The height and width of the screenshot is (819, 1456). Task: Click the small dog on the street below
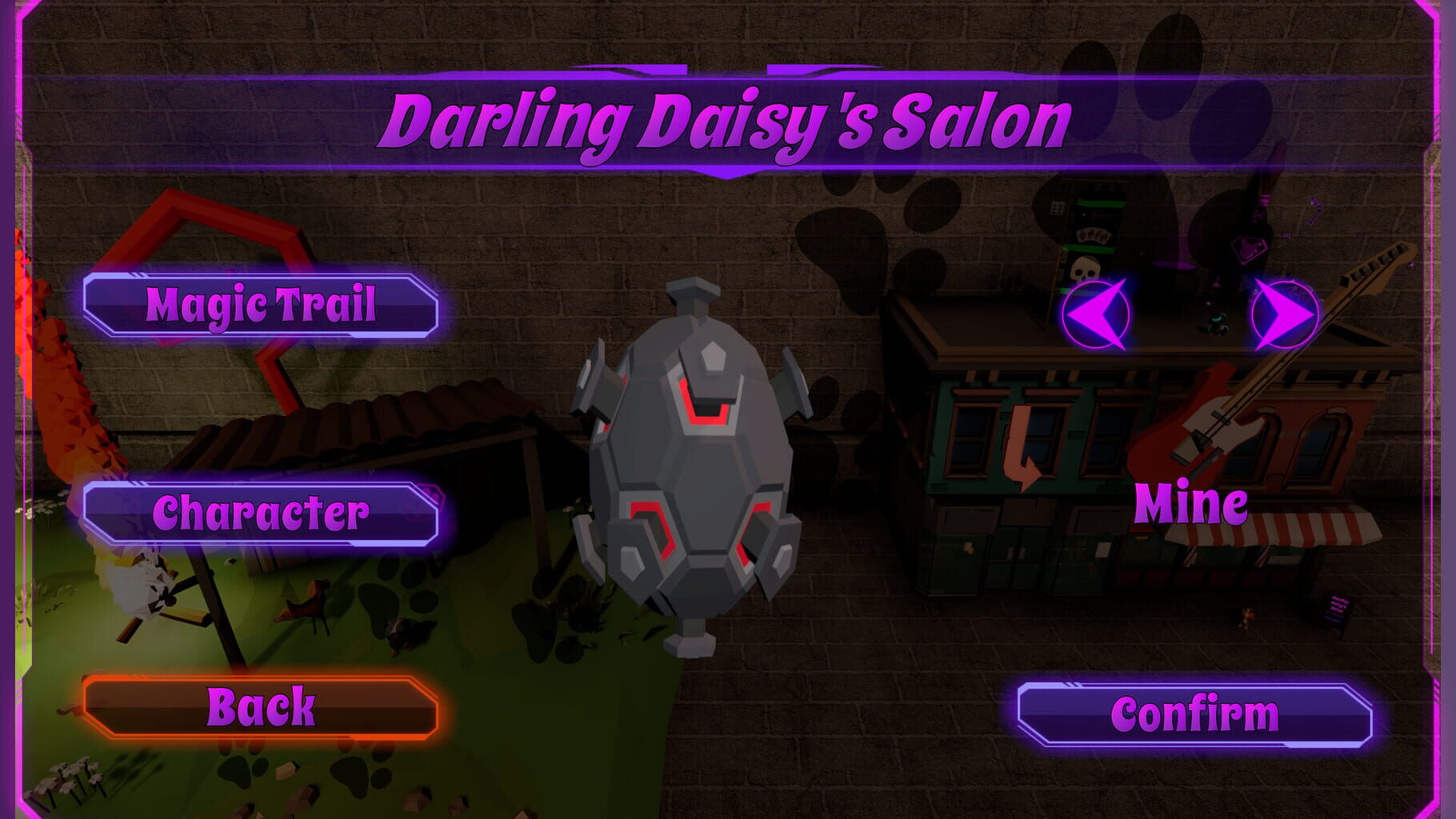tap(1247, 617)
